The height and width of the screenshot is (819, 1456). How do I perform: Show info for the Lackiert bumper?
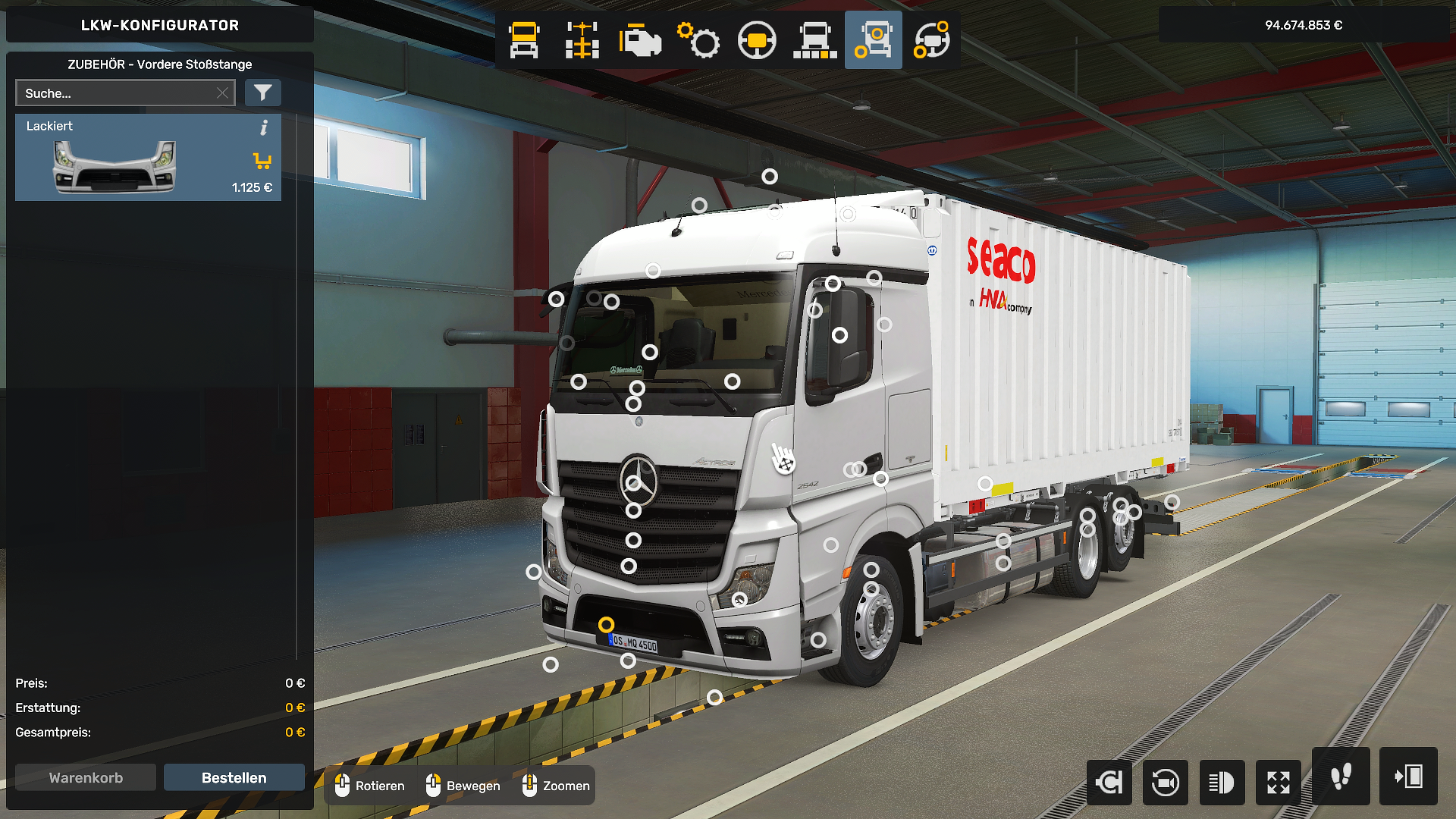[x=264, y=127]
